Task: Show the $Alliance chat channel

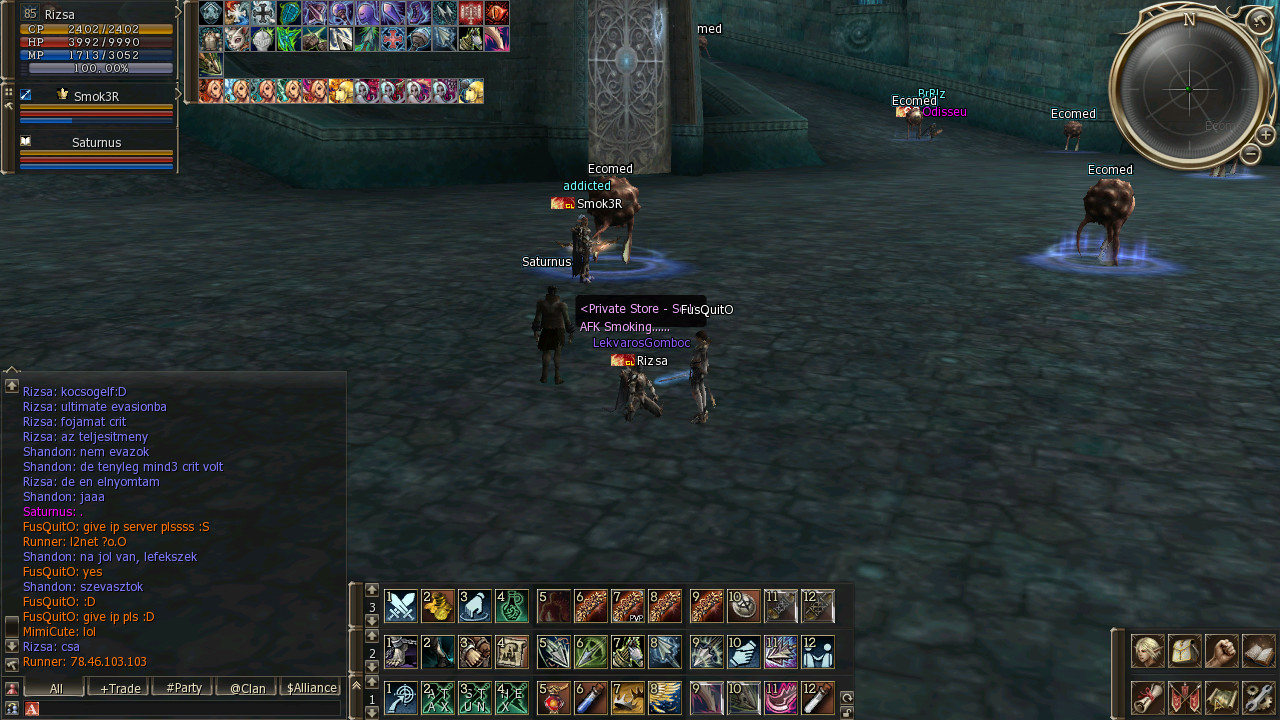Action: click(x=311, y=688)
